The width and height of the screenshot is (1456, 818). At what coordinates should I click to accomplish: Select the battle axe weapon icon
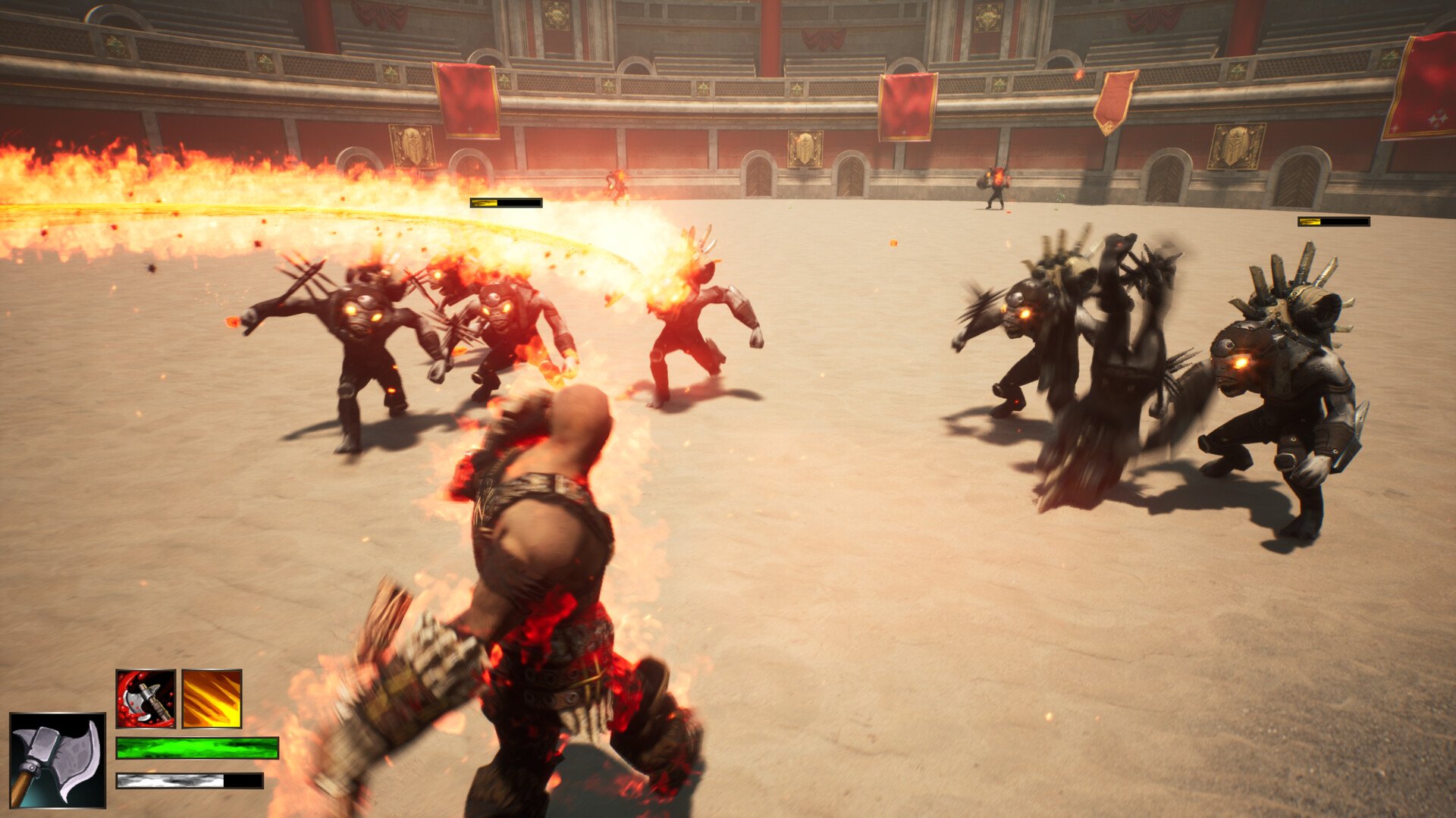58,760
